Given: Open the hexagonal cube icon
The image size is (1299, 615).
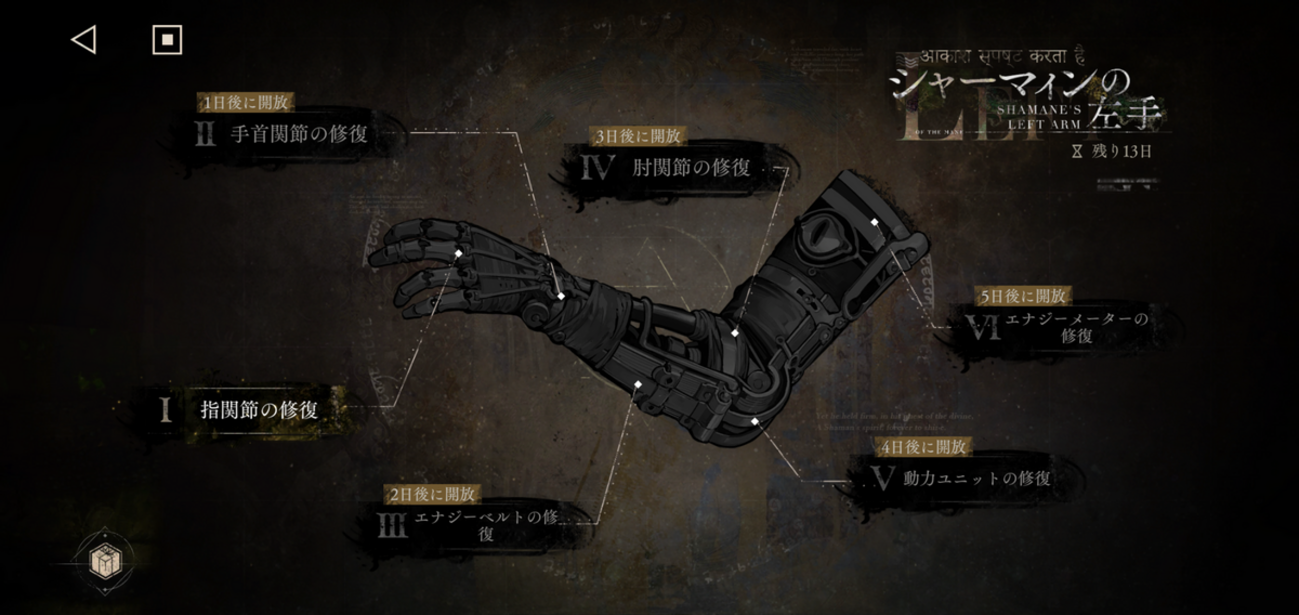Looking at the screenshot, I should click(104, 562).
